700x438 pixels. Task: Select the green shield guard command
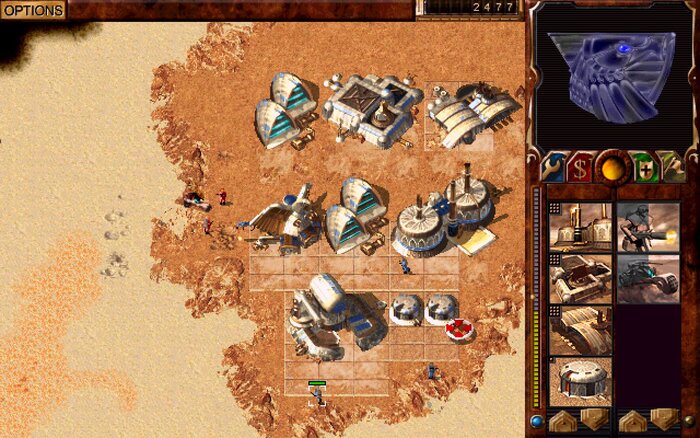[x=641, y=167]
